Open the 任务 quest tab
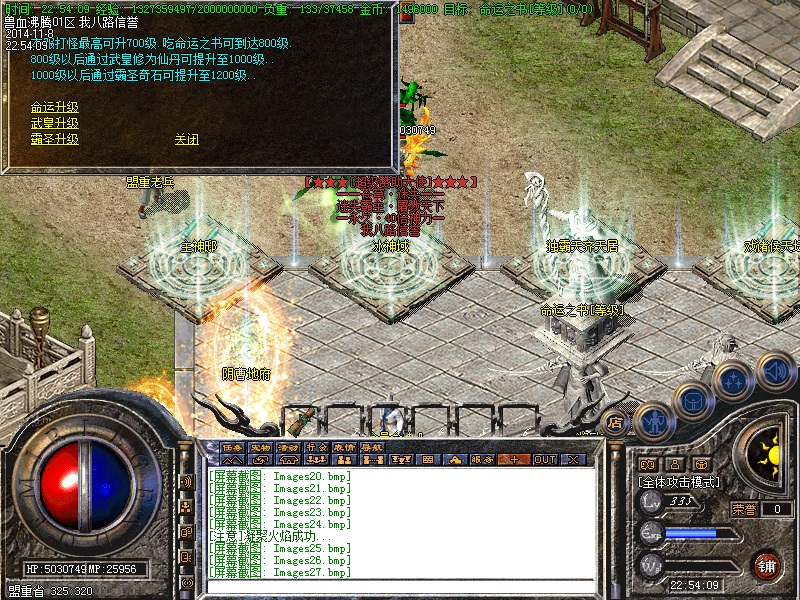800x600 pixels. (x=233, y=447)
